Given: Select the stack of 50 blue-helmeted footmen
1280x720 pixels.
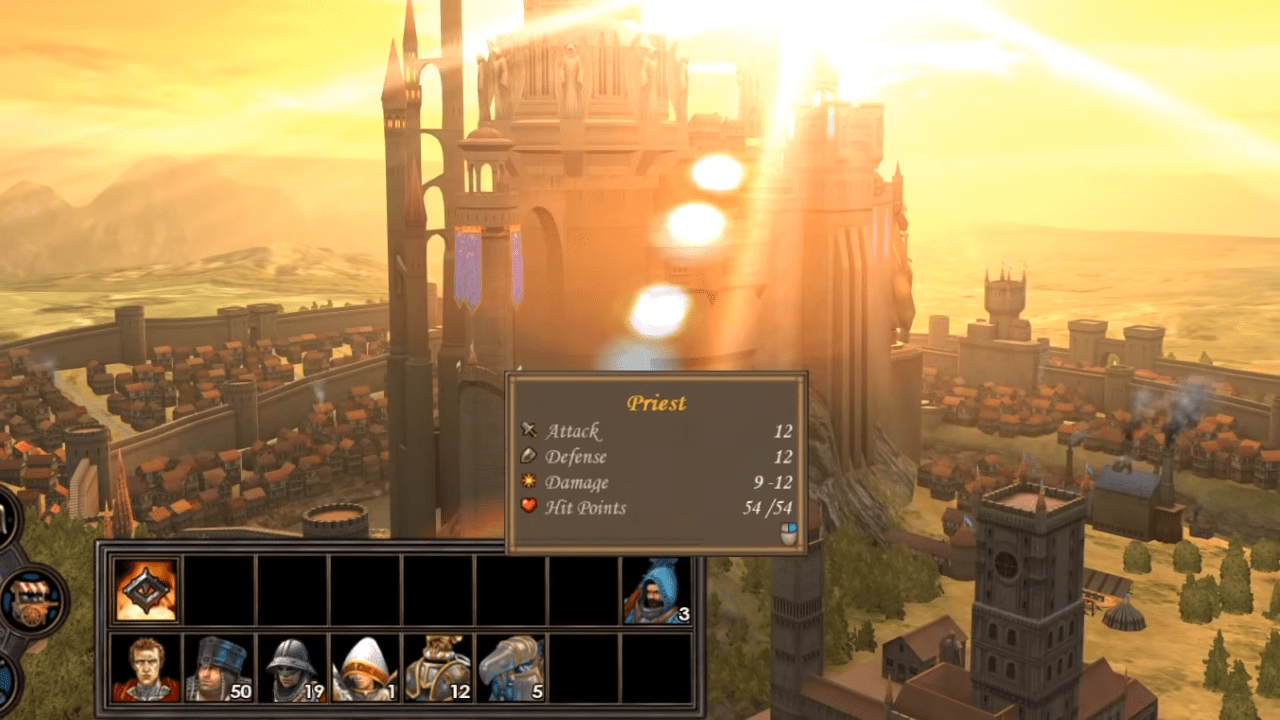Looking at the screenshot, I should (x=219, y=668).
